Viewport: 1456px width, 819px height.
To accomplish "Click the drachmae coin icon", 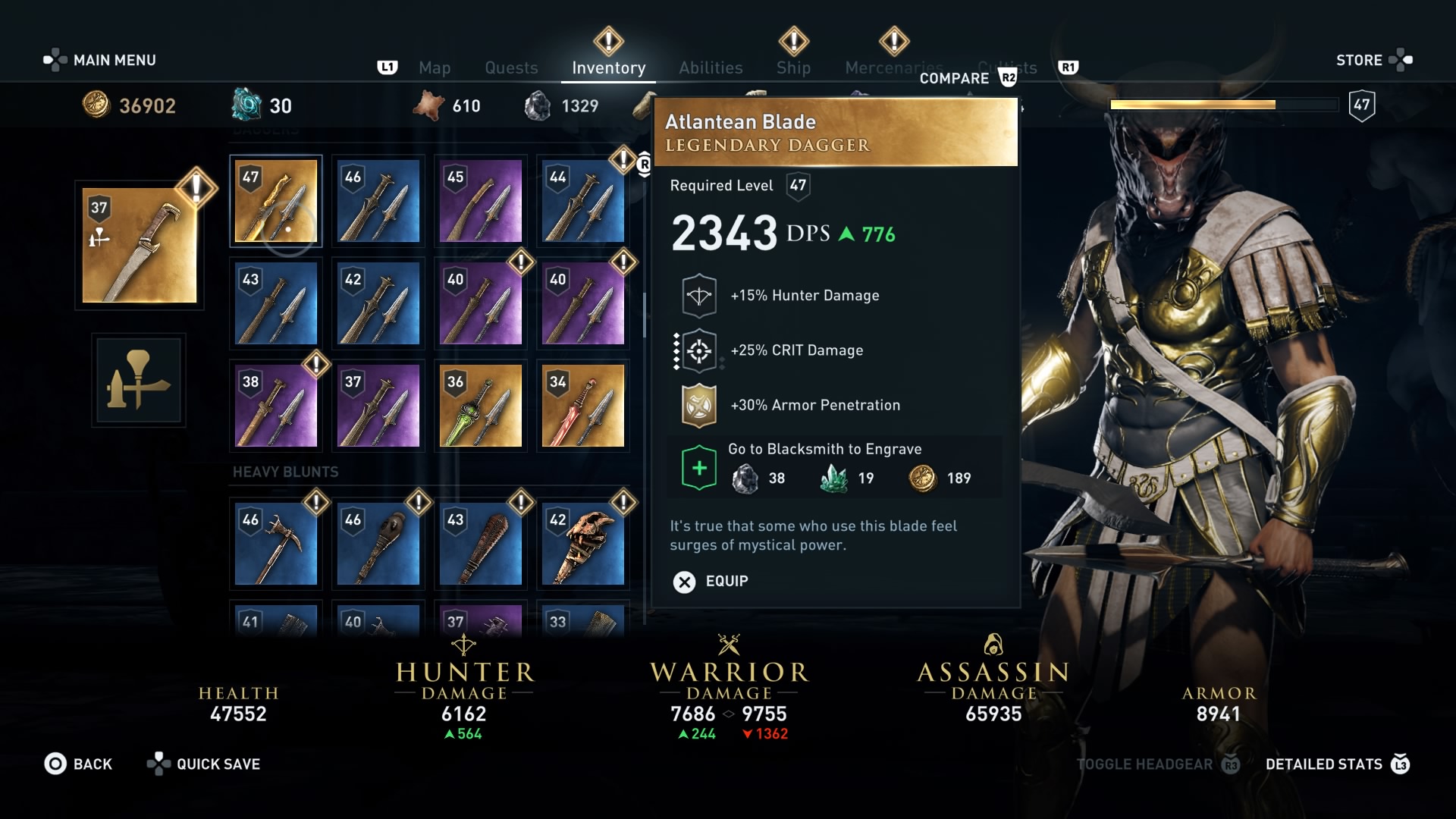I will pos(95,106).
